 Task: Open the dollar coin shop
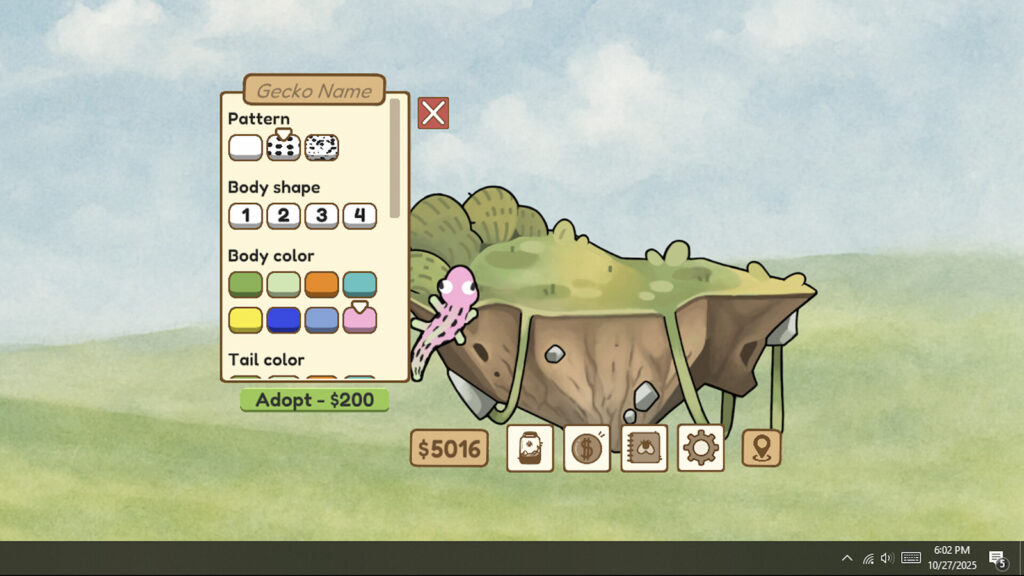pos(587,448)
